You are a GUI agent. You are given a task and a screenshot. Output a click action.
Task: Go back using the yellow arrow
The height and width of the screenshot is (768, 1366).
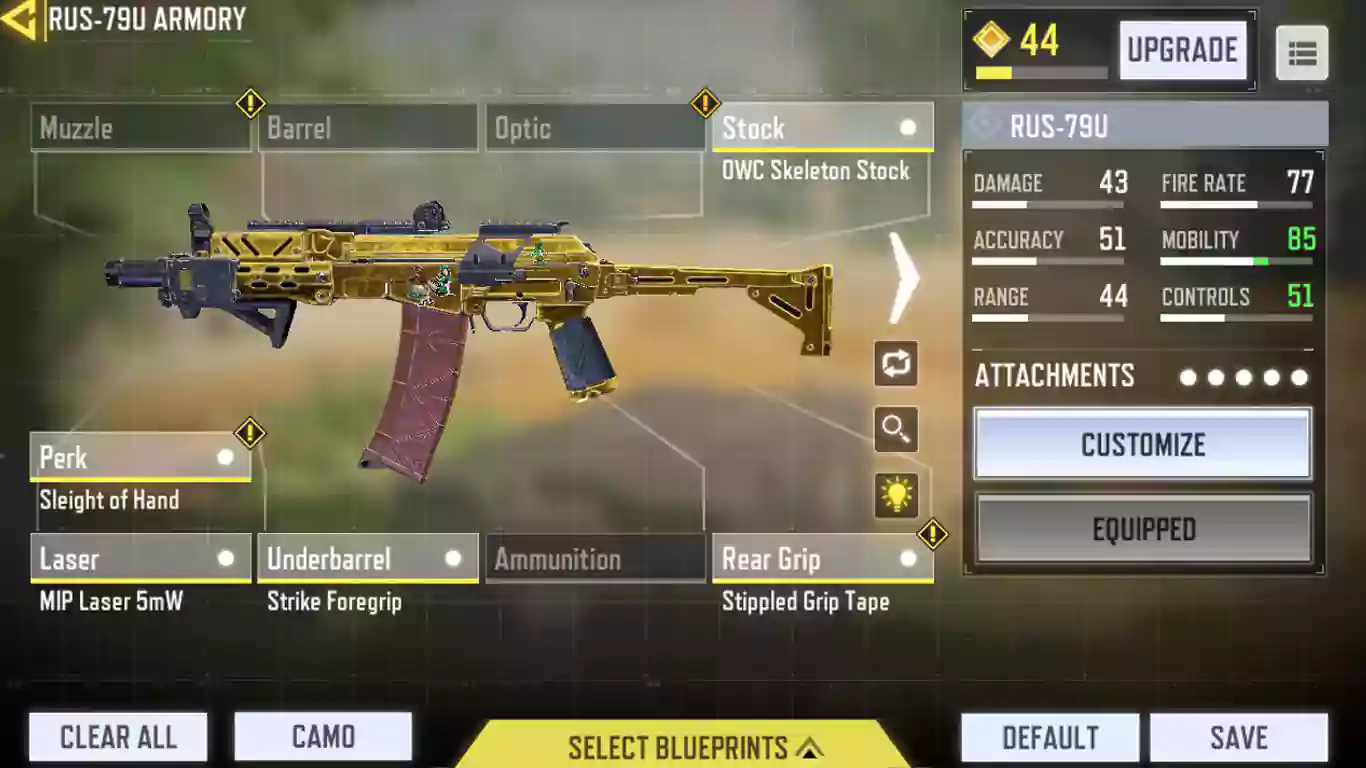tap(19, 20)
